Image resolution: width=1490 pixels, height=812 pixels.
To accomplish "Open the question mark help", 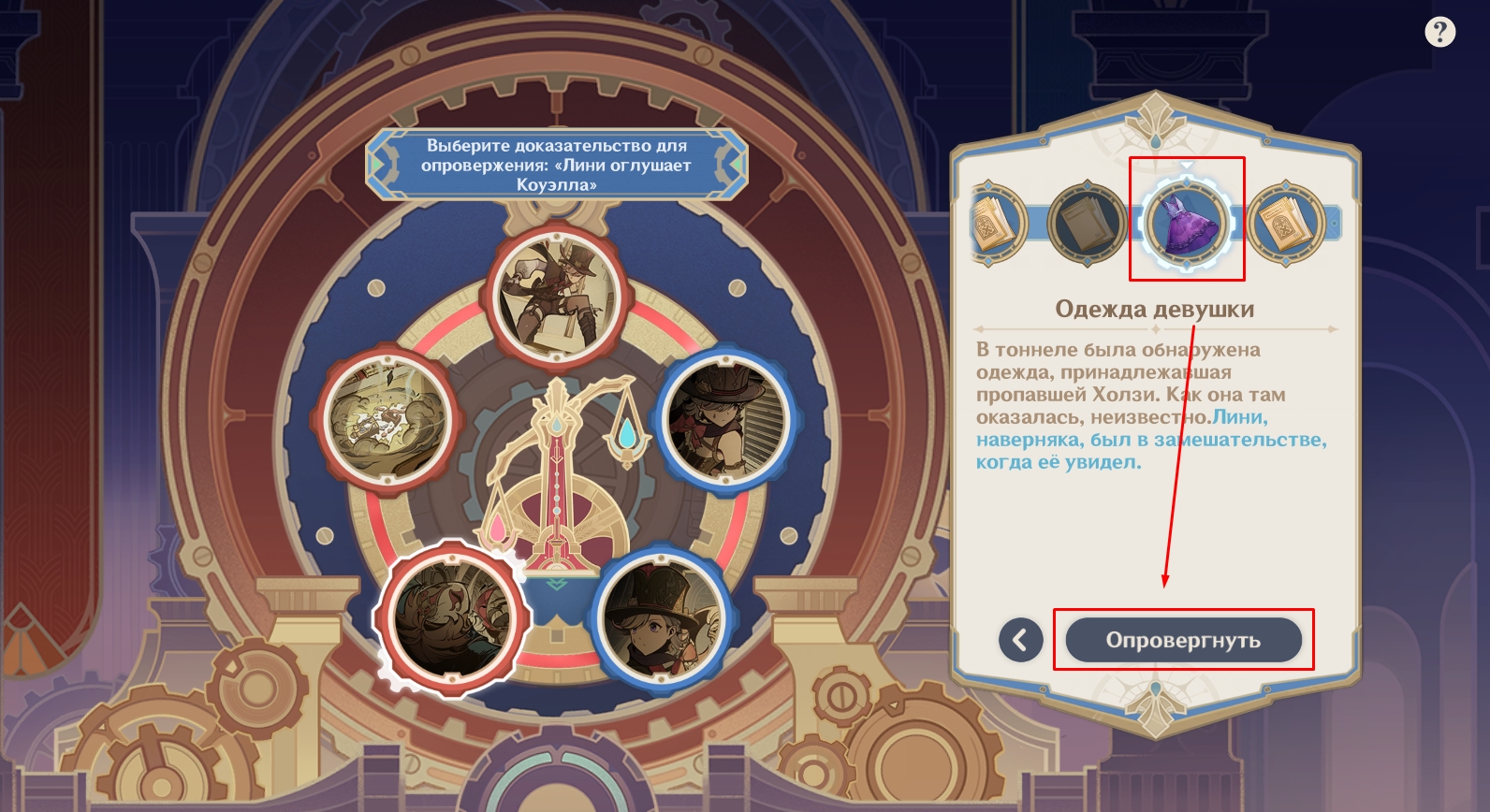I will tap(1439, 33).
